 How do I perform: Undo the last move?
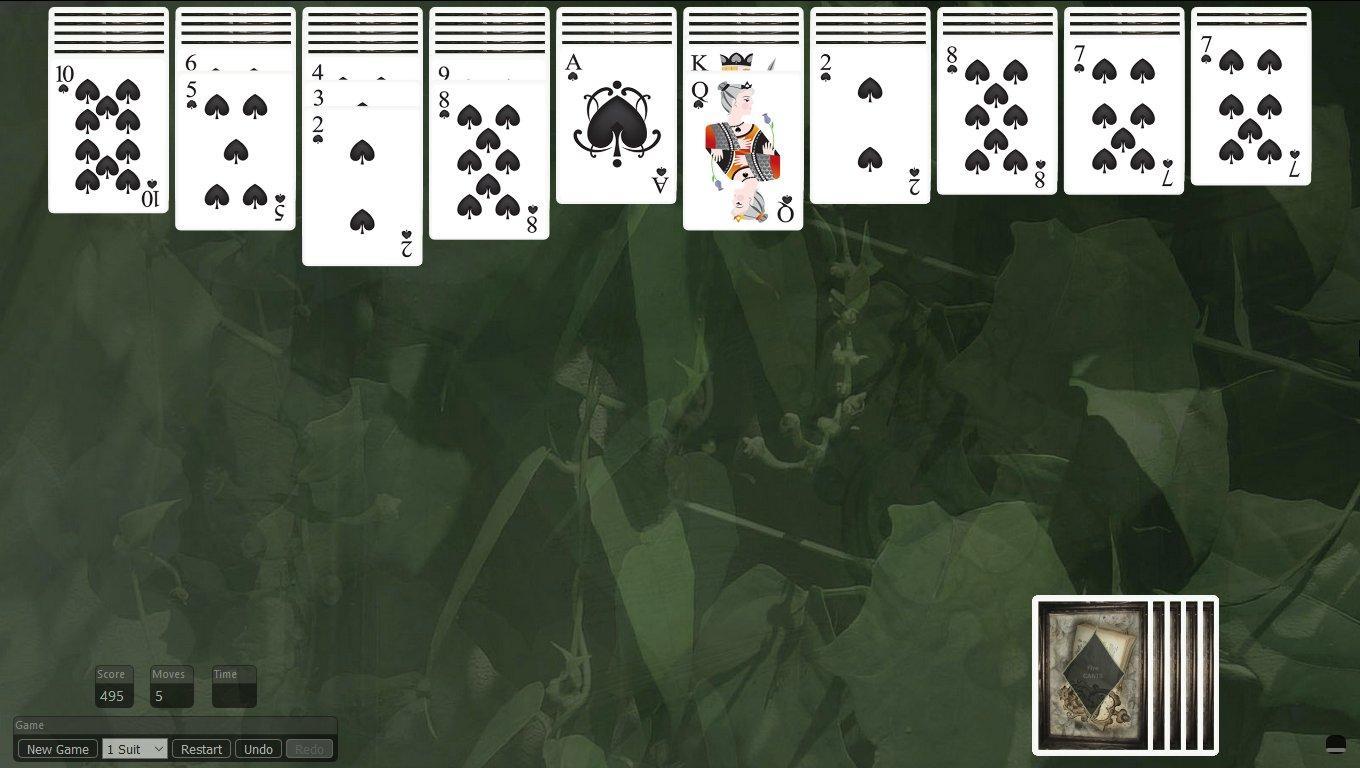pos(258,748)
